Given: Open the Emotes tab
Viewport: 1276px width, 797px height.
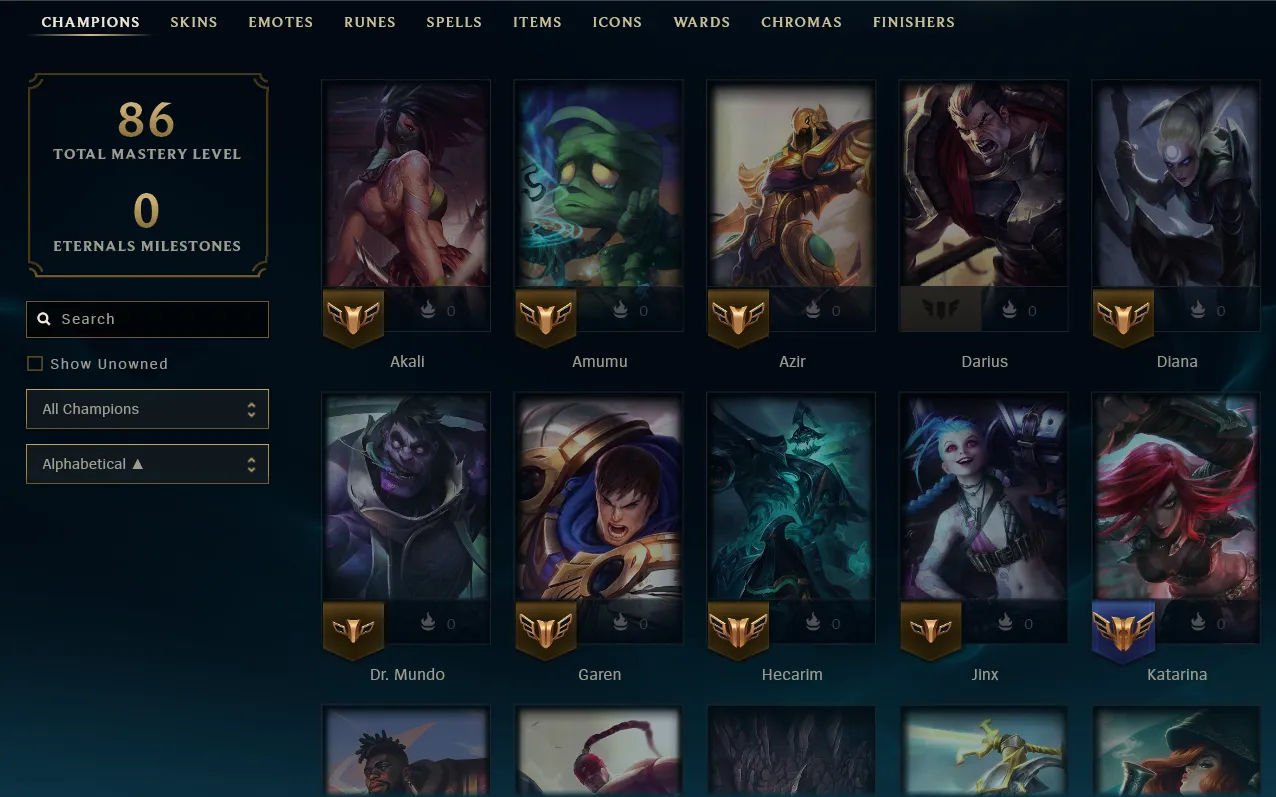Looking at the screenshot, I should click(x=280, y=22).
